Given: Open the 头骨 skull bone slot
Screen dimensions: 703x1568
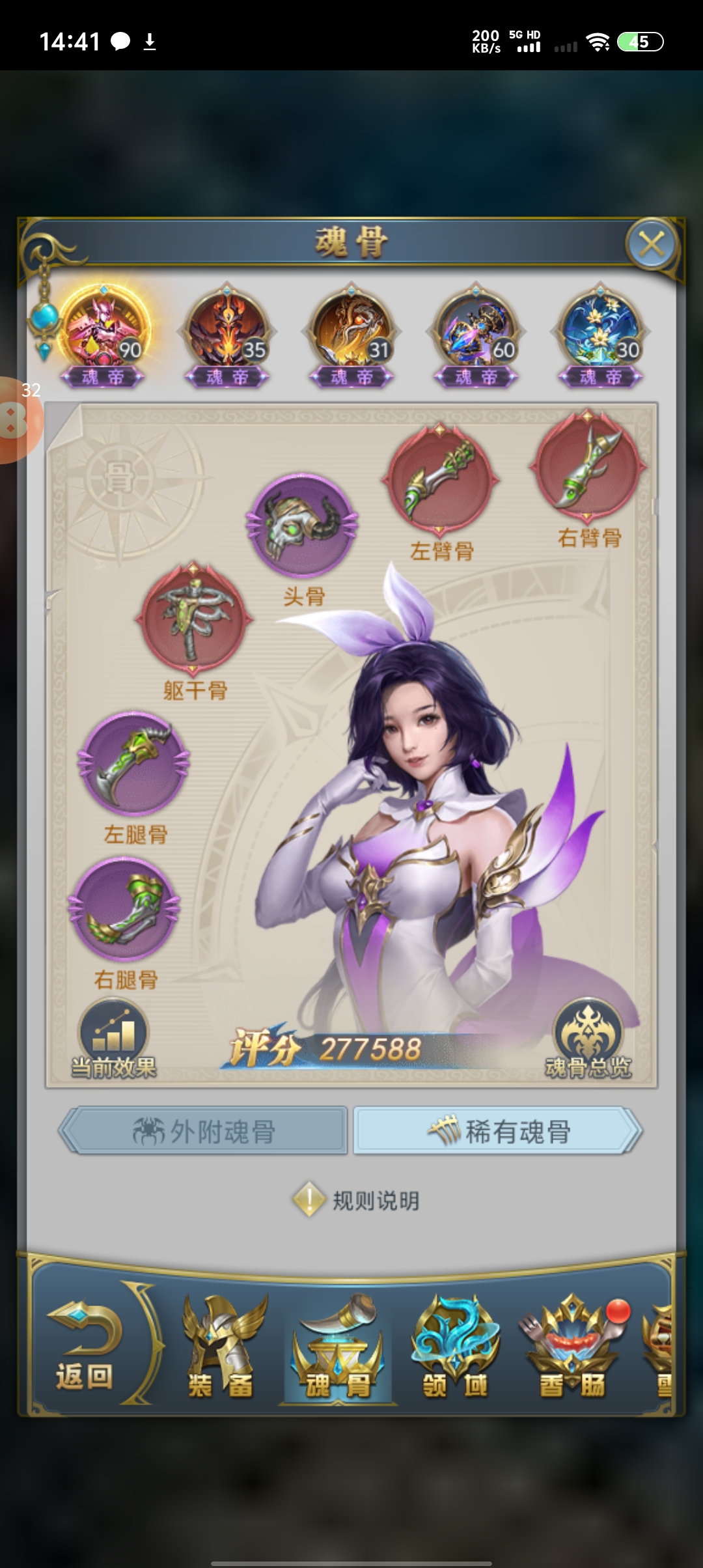Looking at the screenshot, I should 303,526.
